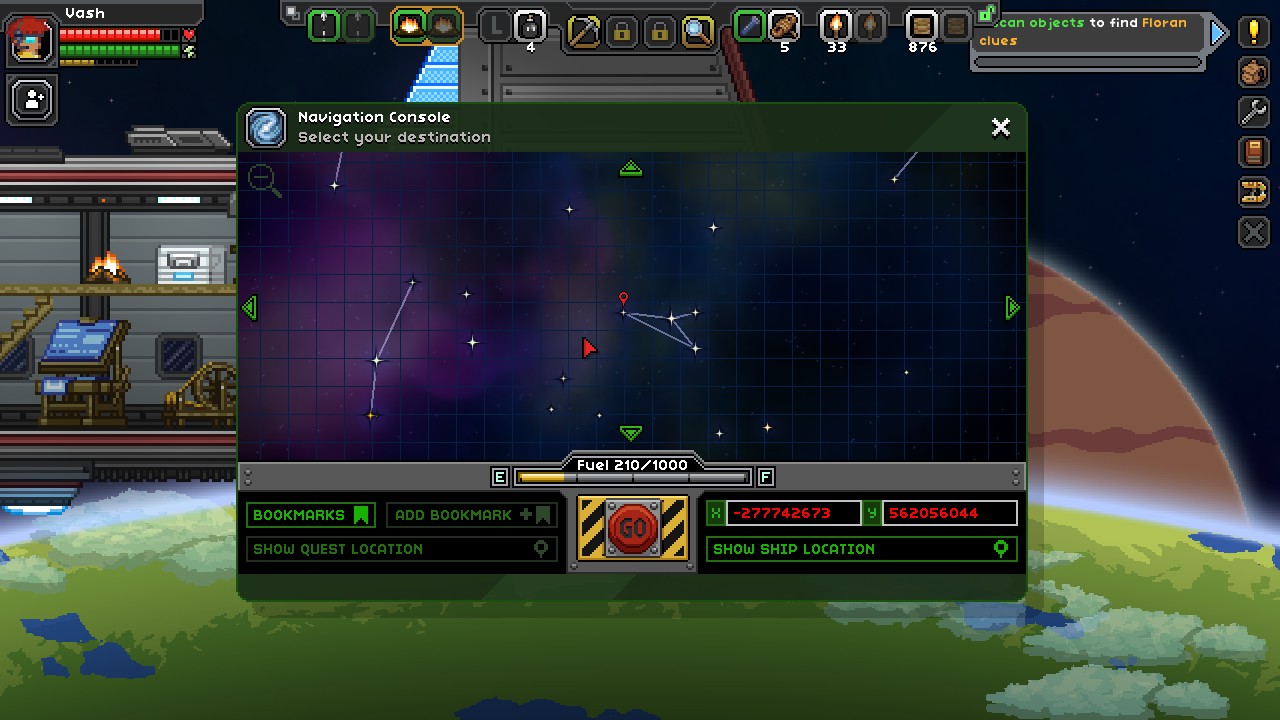Hit the red GO button
1280x720 pixels.
633,527
